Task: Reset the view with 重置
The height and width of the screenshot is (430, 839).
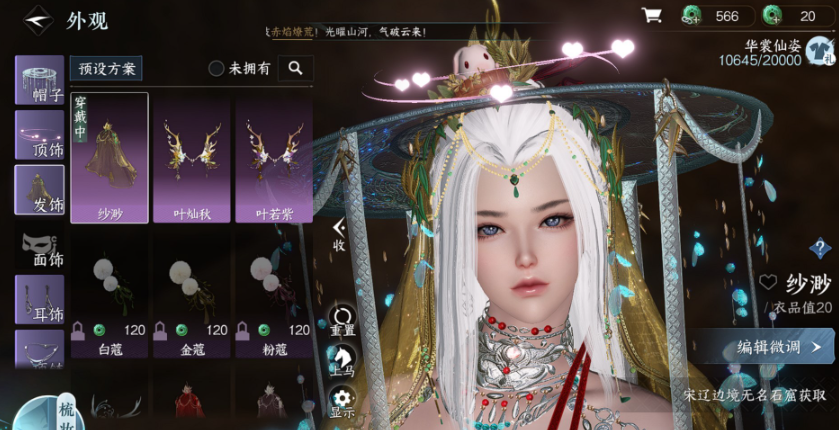Action: pyautogui.click(x=342, y=321)
